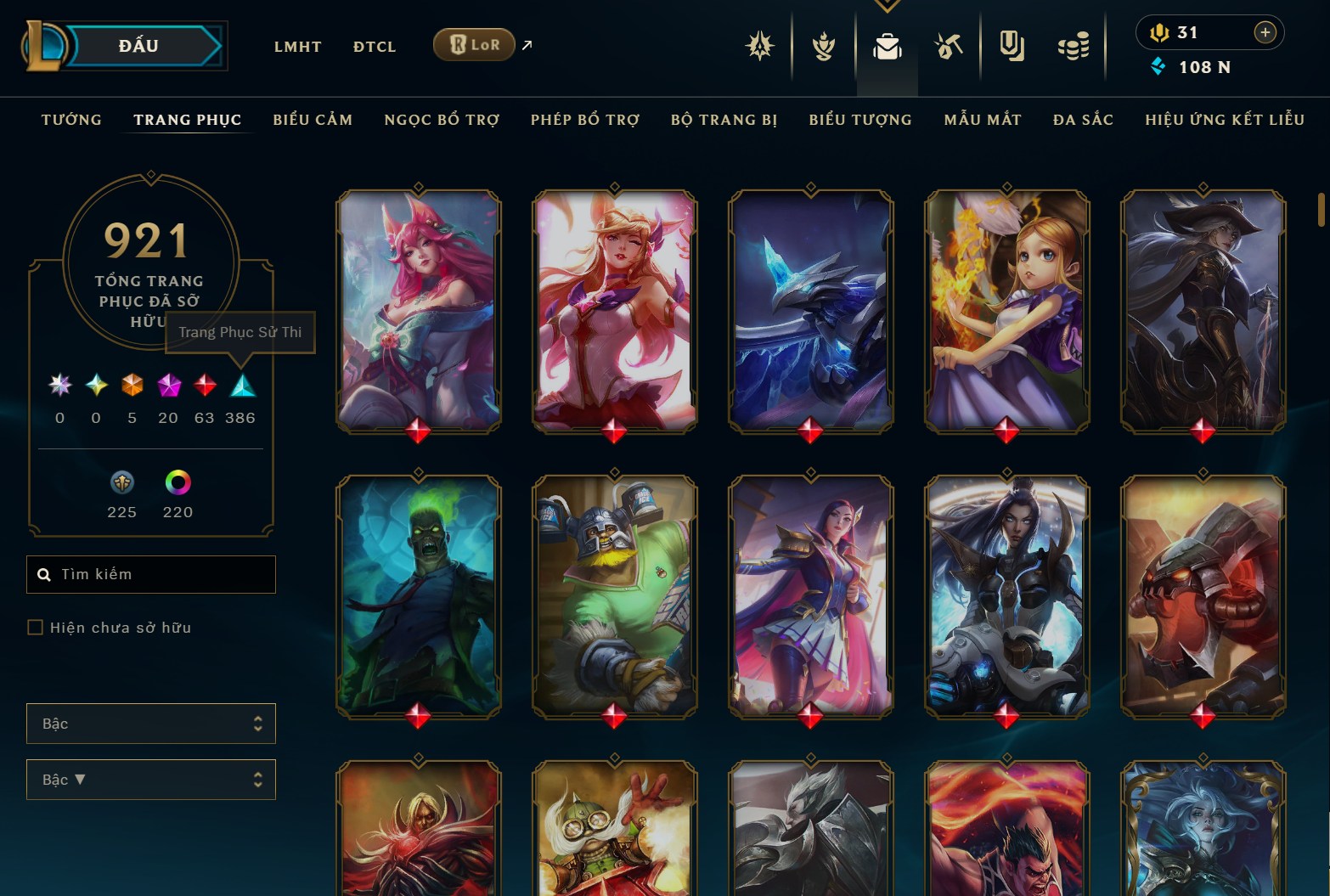Image resolution: width=1330 pixels, height=896 pixels.
Task: Open the NGỌC BỔ TRỢ tab
Action: click(x=442, y=120)
